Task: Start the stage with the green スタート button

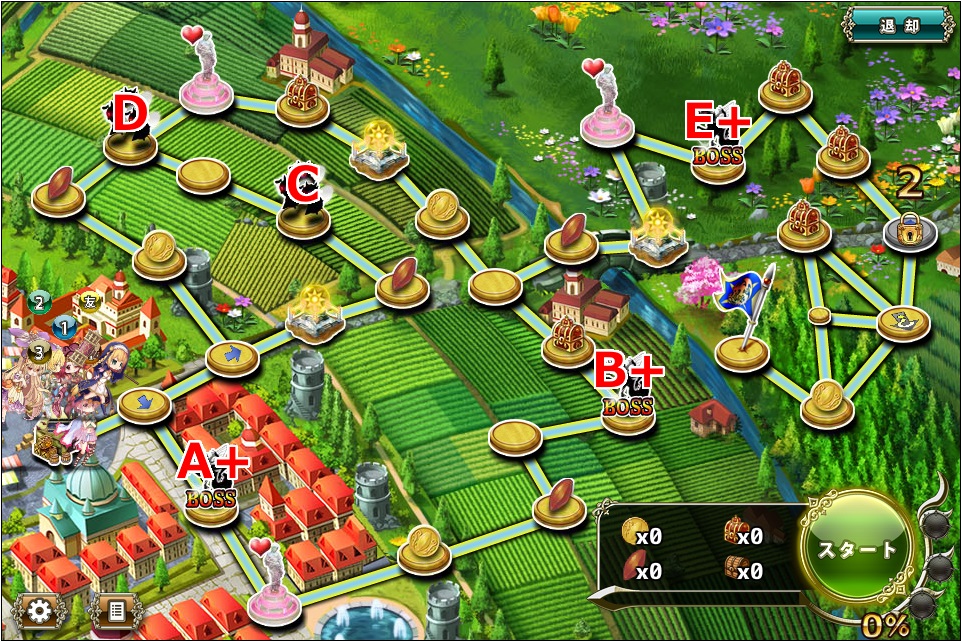Action: [x=858, y=548]
